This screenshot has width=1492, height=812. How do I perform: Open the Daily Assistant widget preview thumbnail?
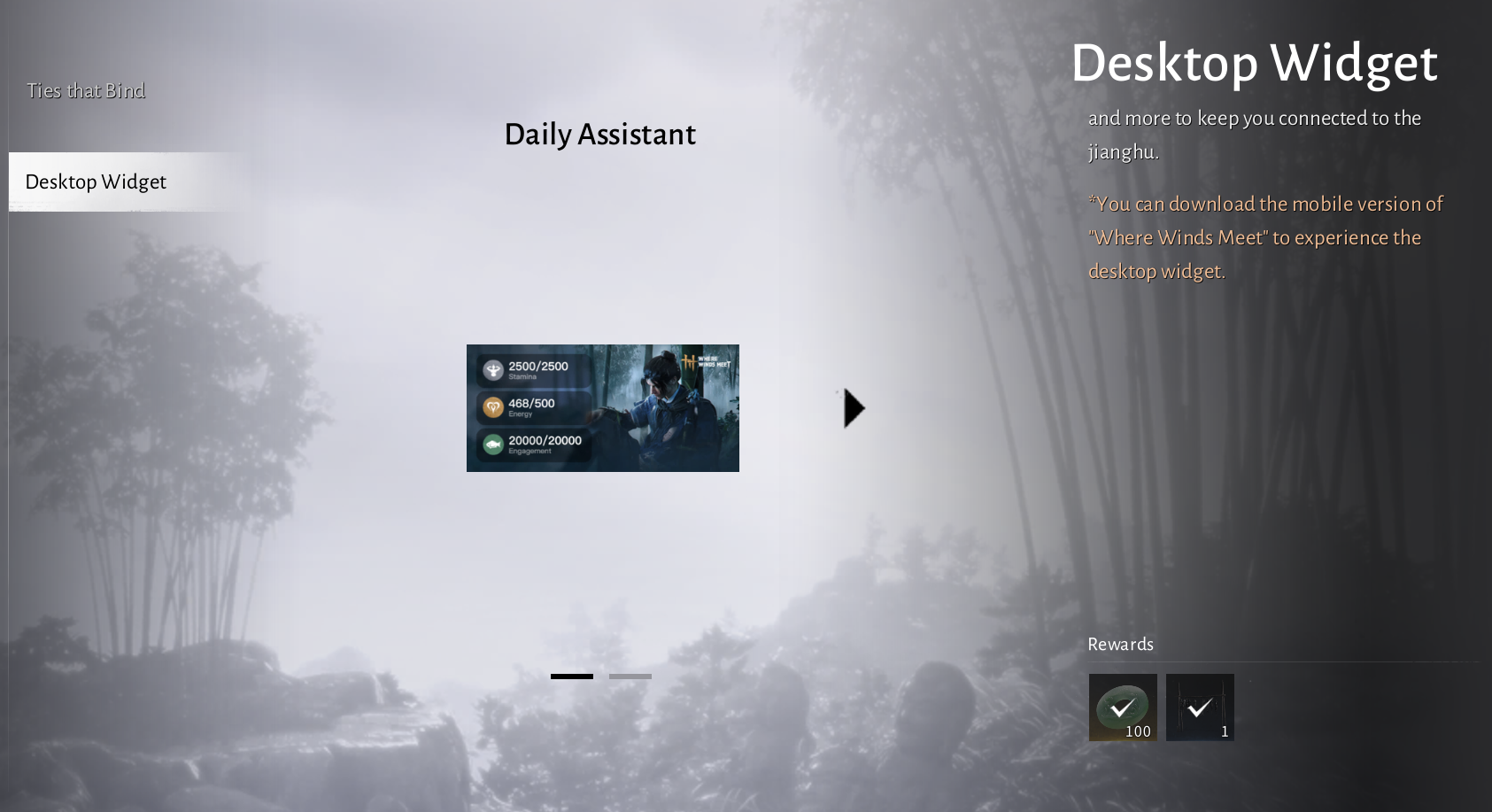[602, 407]
